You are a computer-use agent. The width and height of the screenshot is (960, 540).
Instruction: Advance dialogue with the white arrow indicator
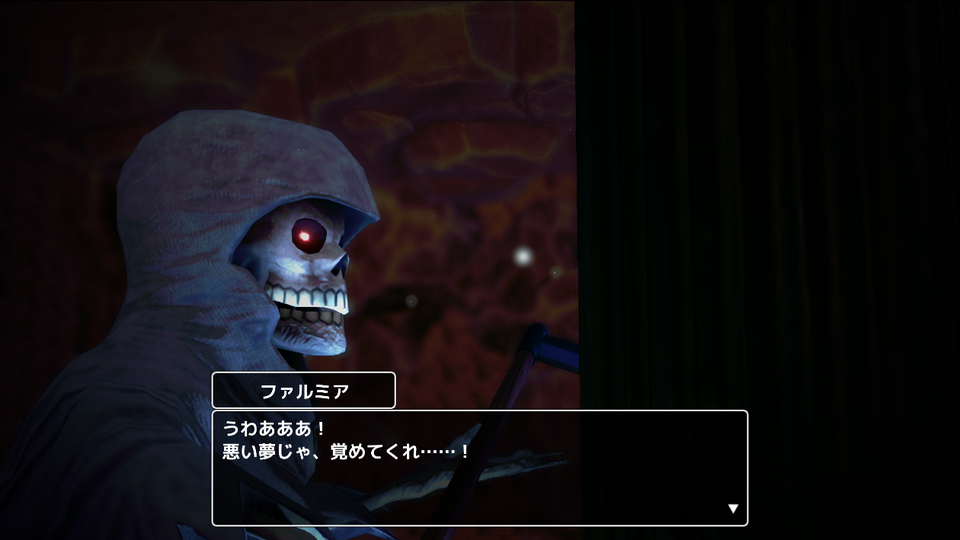coord(733,509)
